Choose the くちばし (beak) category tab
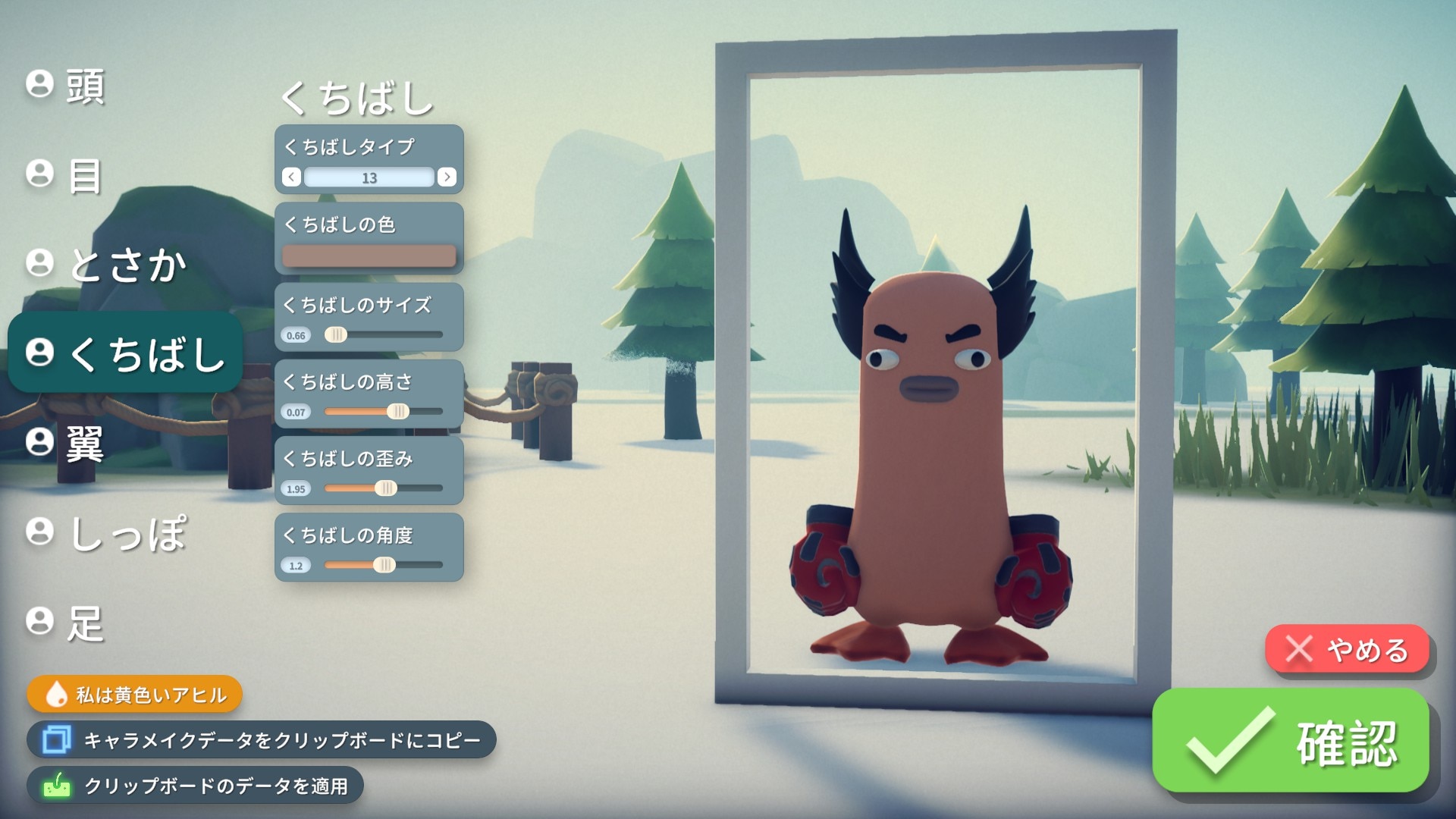1456x819 pixels. (125, 353)
